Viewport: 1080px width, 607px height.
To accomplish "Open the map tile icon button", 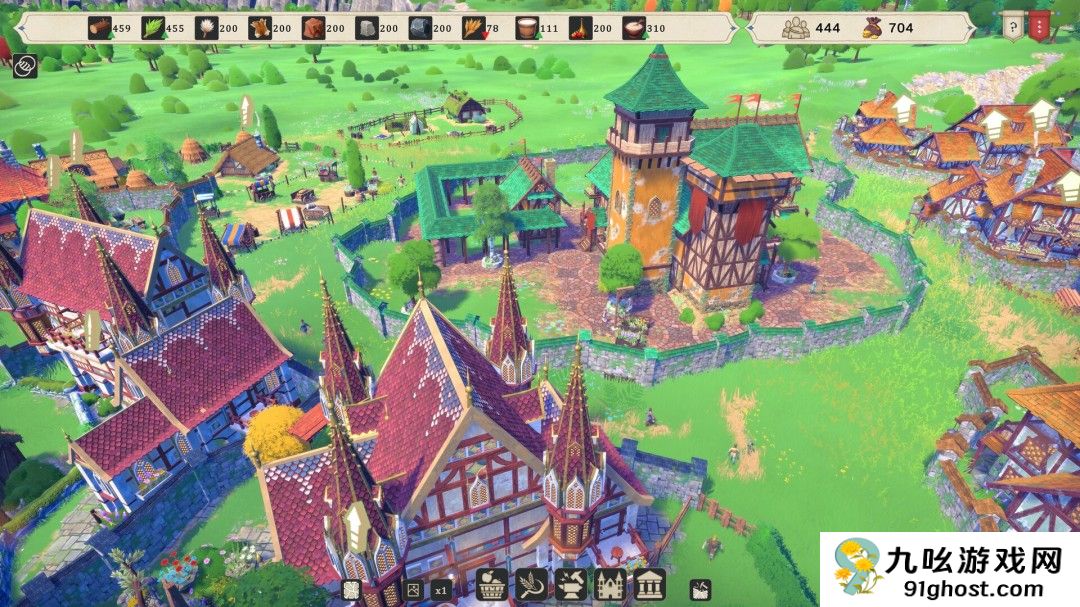I will click(x=353, y=589).
